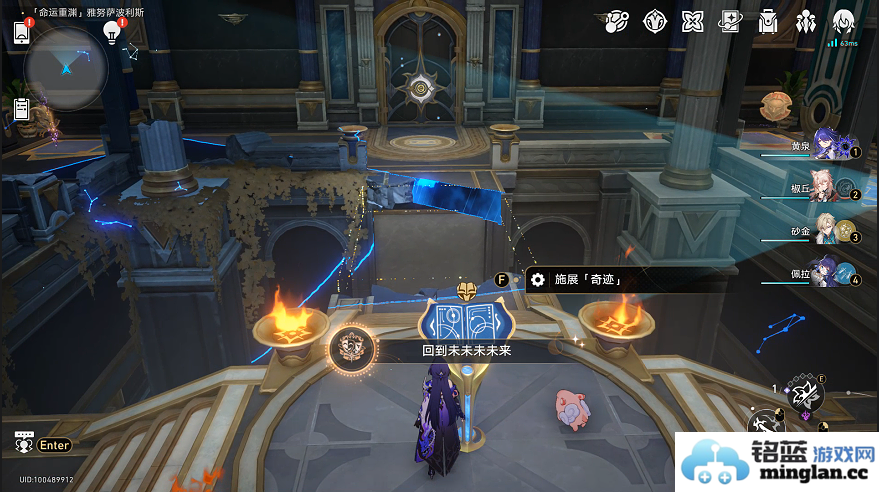
Task: Open the character head icon in top bar
Action: [x=843, y=21]
